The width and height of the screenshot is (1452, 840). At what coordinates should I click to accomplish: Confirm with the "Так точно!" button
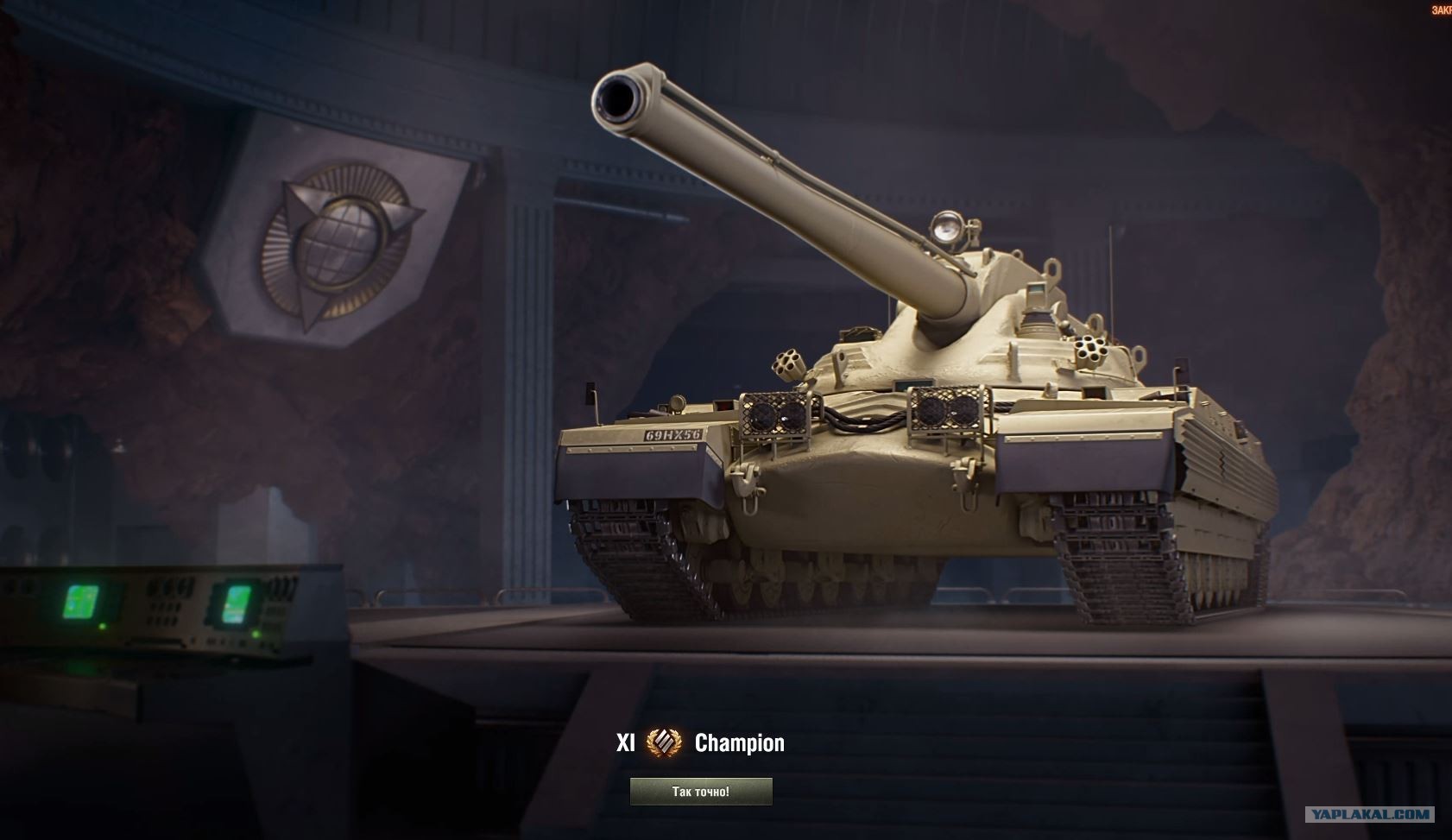click(x=700, y=792)
